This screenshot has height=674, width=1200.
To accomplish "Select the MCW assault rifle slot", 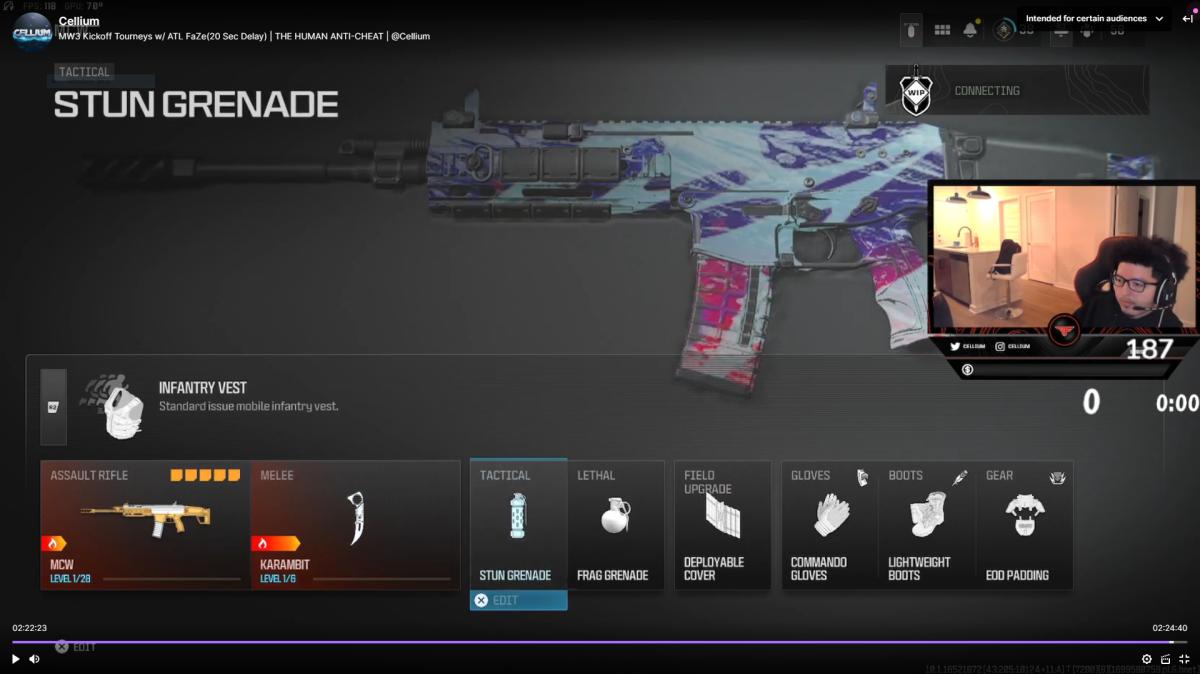I will [x=145, y=525].
